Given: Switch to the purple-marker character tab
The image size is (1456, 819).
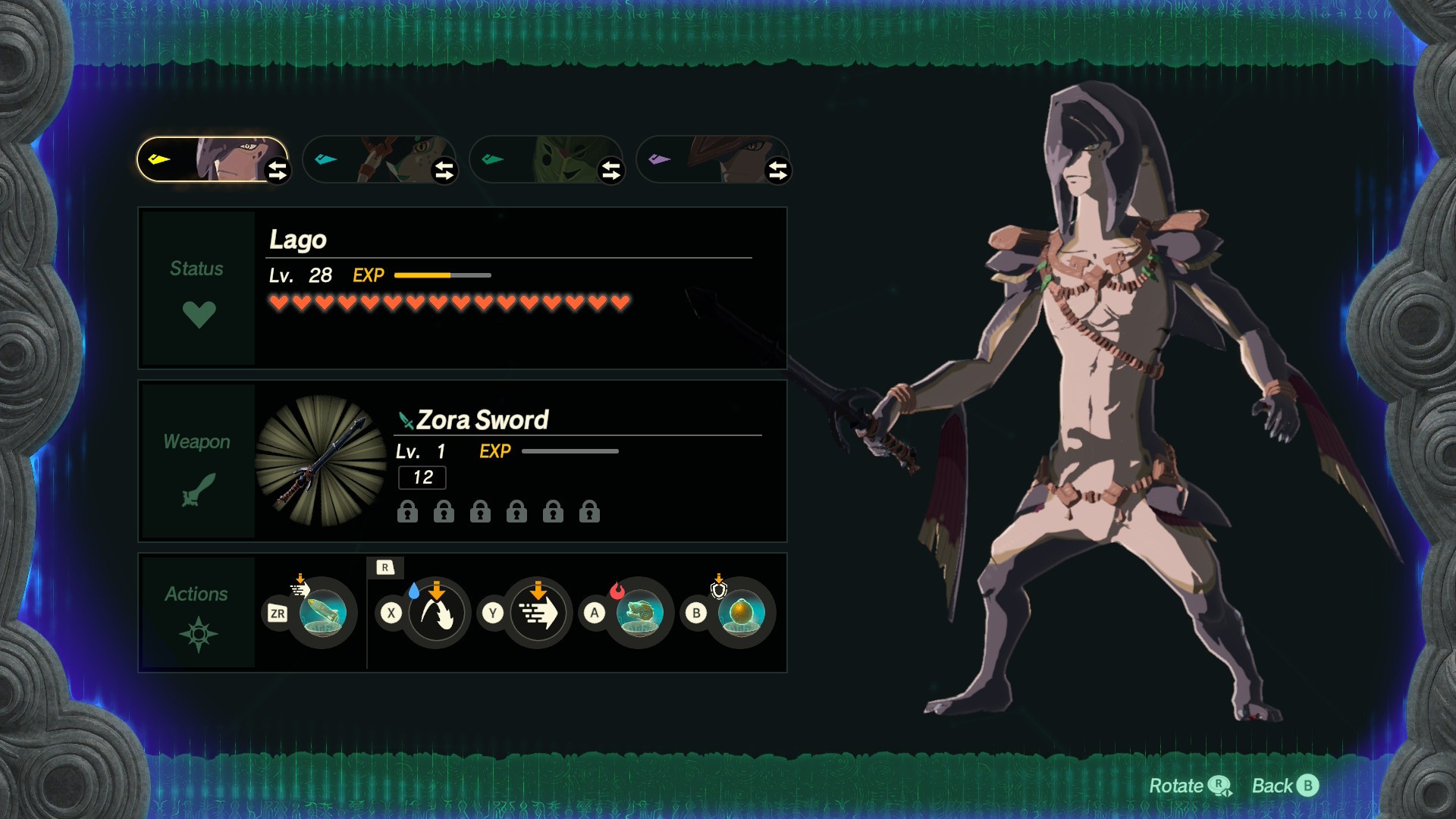Looking at the screenshot, I should [x=705, y=159].
